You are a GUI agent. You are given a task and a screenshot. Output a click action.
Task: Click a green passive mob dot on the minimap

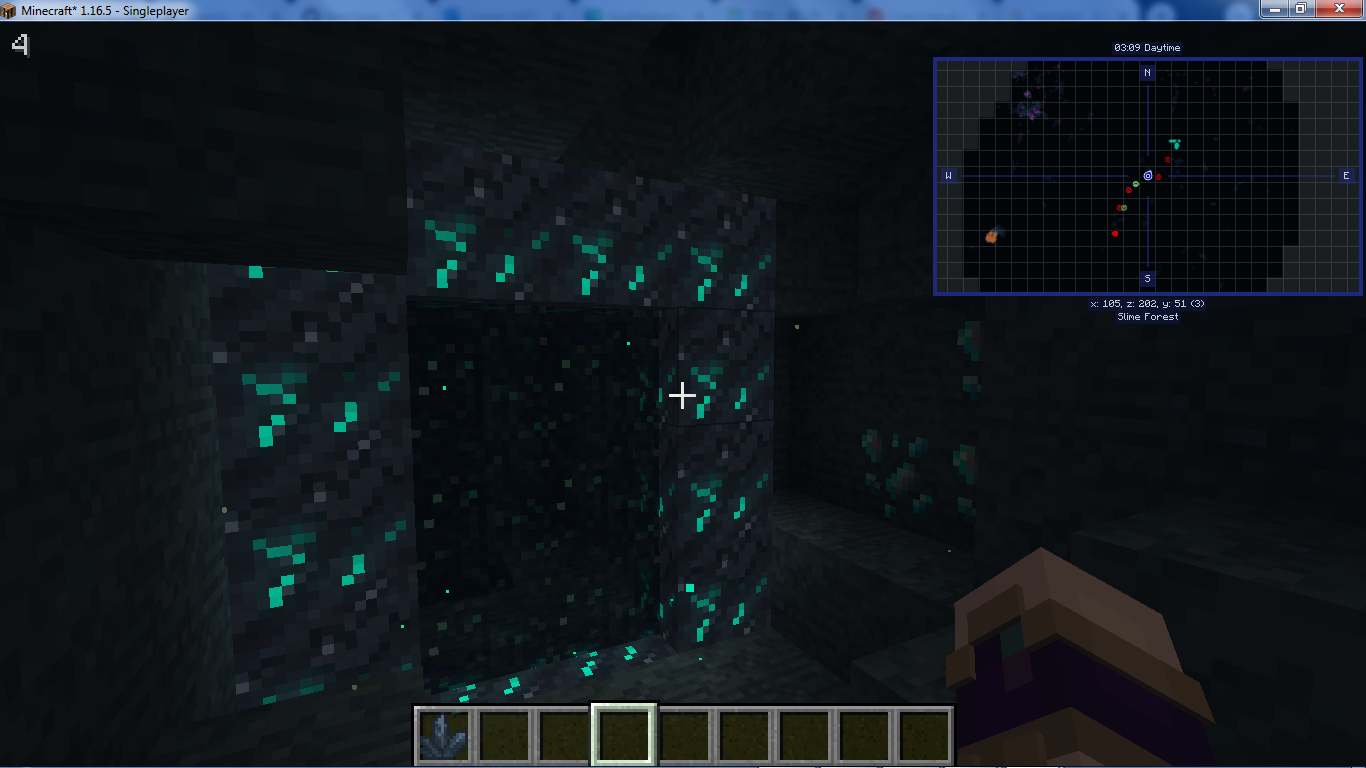click(x=1135, y=184)
